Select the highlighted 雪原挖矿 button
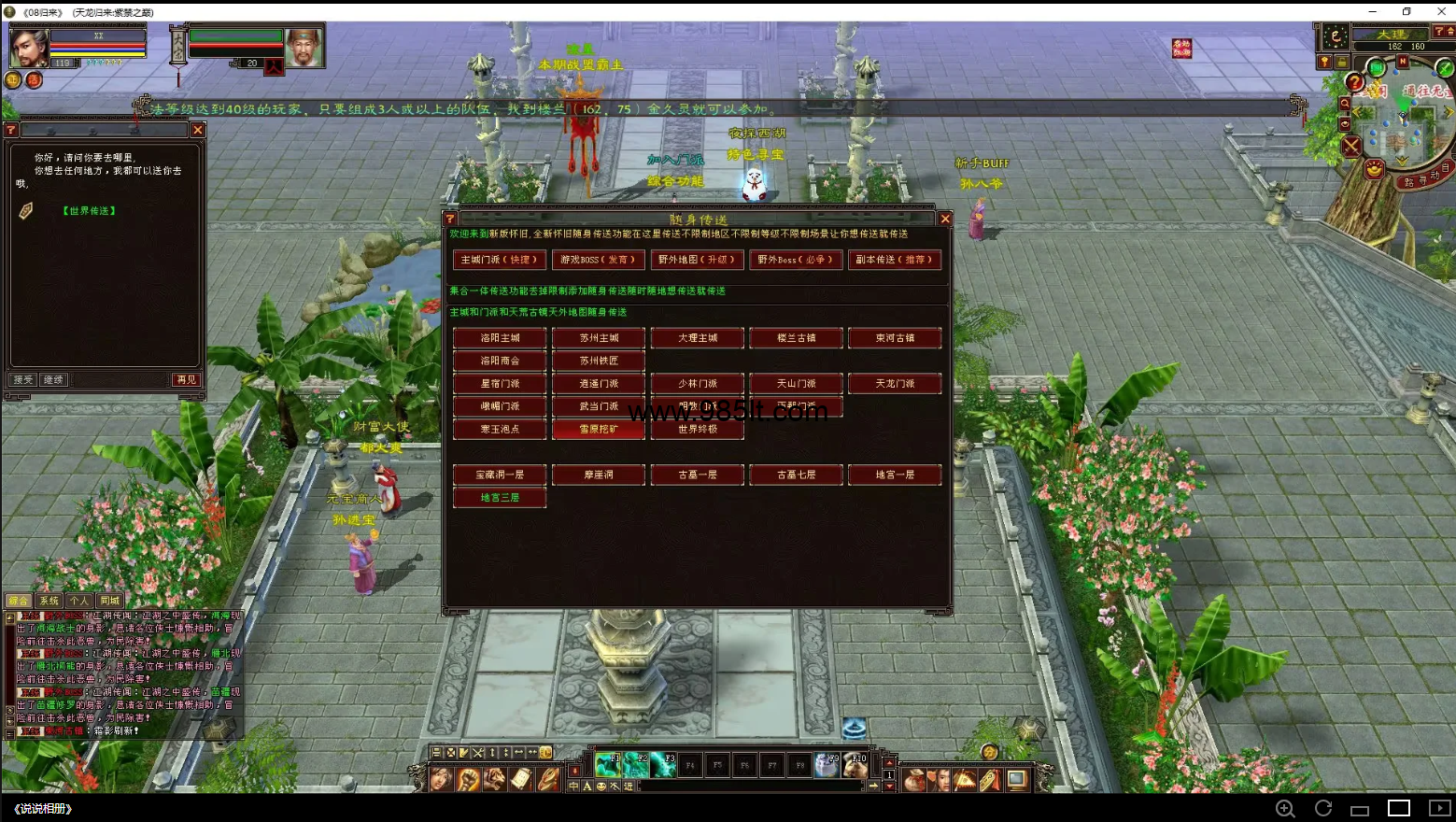 (x=599, y=430)
